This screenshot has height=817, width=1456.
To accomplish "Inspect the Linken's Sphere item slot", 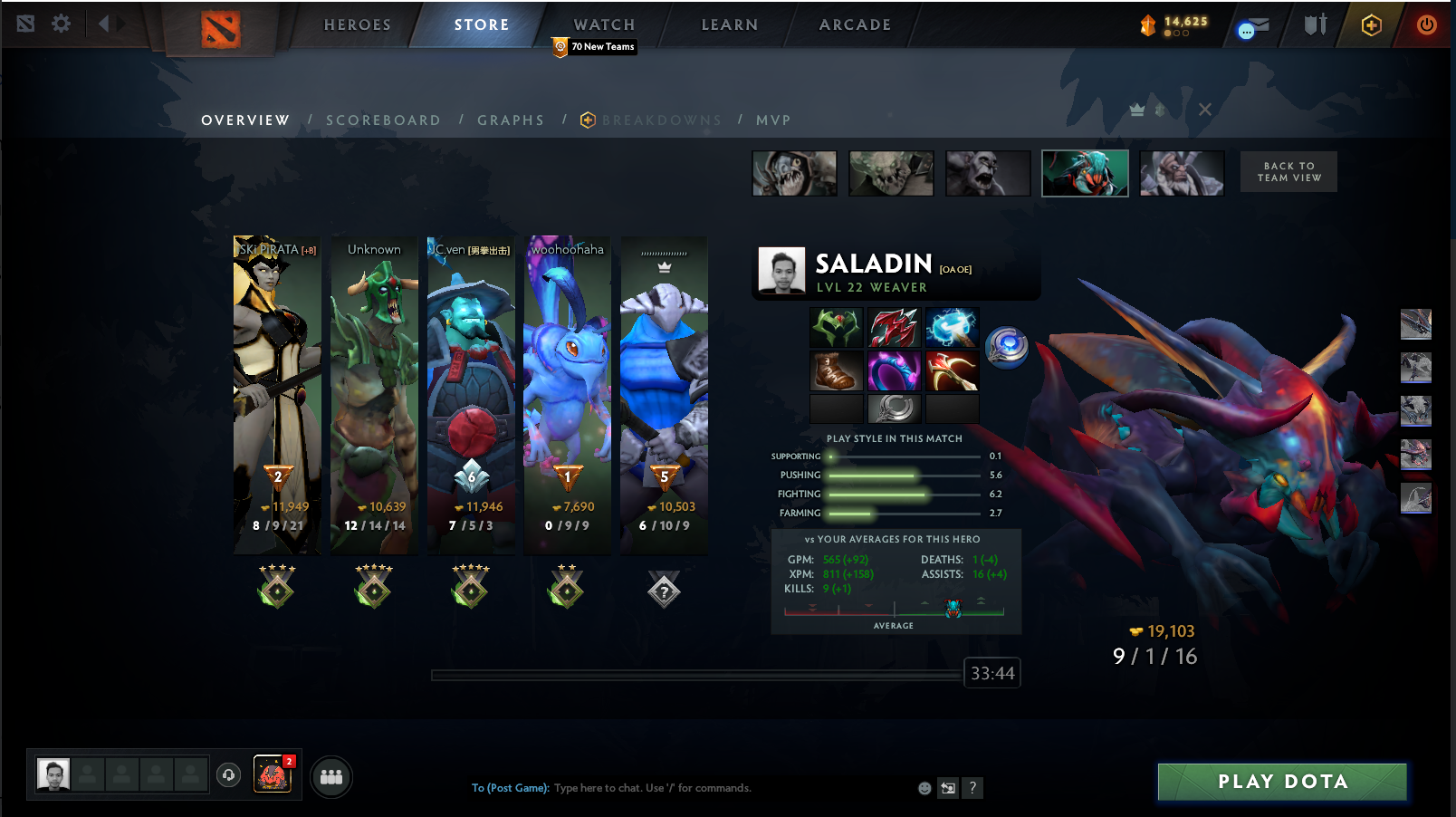I will click(1007, 348).
